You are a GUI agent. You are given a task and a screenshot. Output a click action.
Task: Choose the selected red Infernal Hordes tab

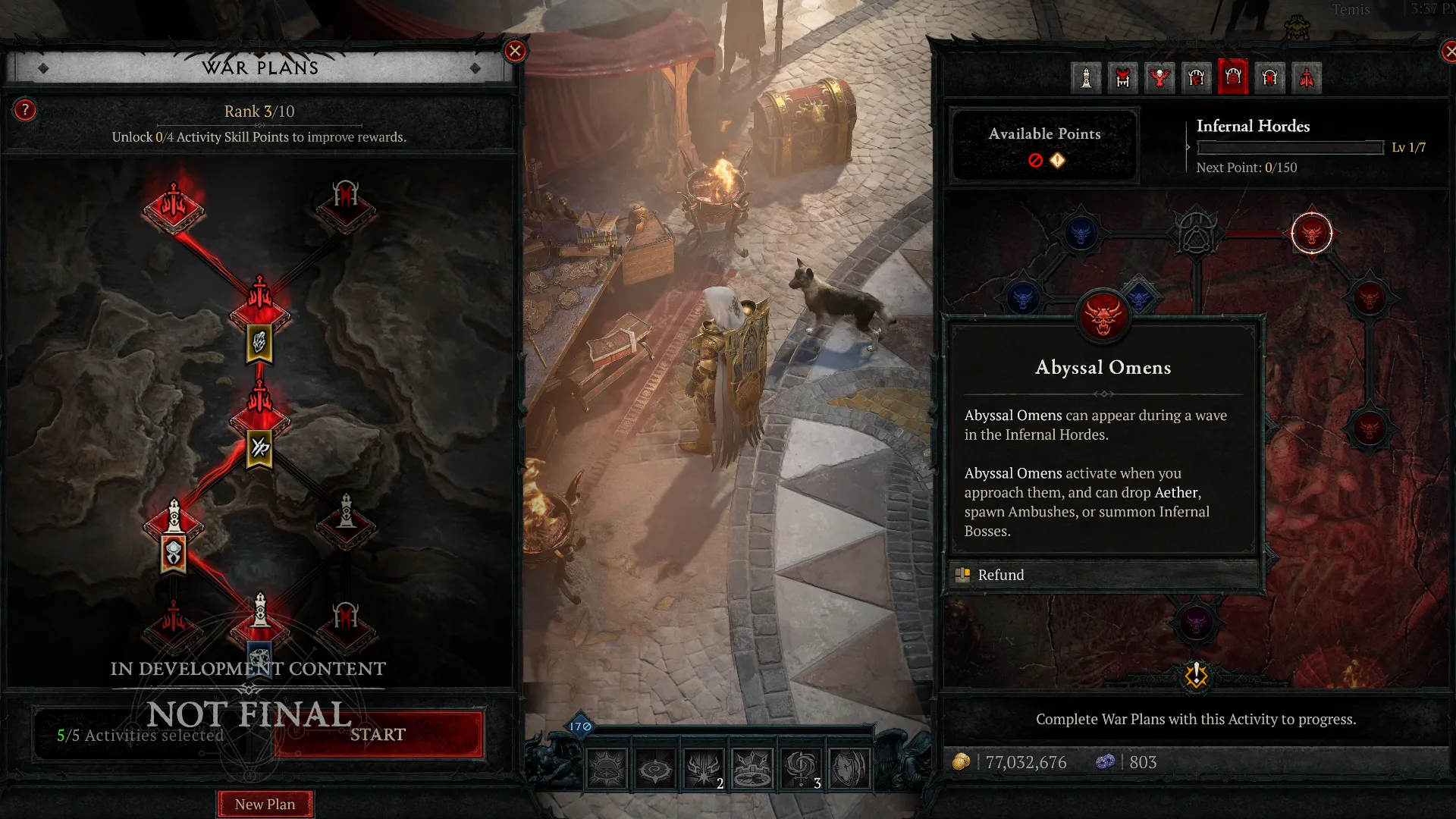point(1233,77)
